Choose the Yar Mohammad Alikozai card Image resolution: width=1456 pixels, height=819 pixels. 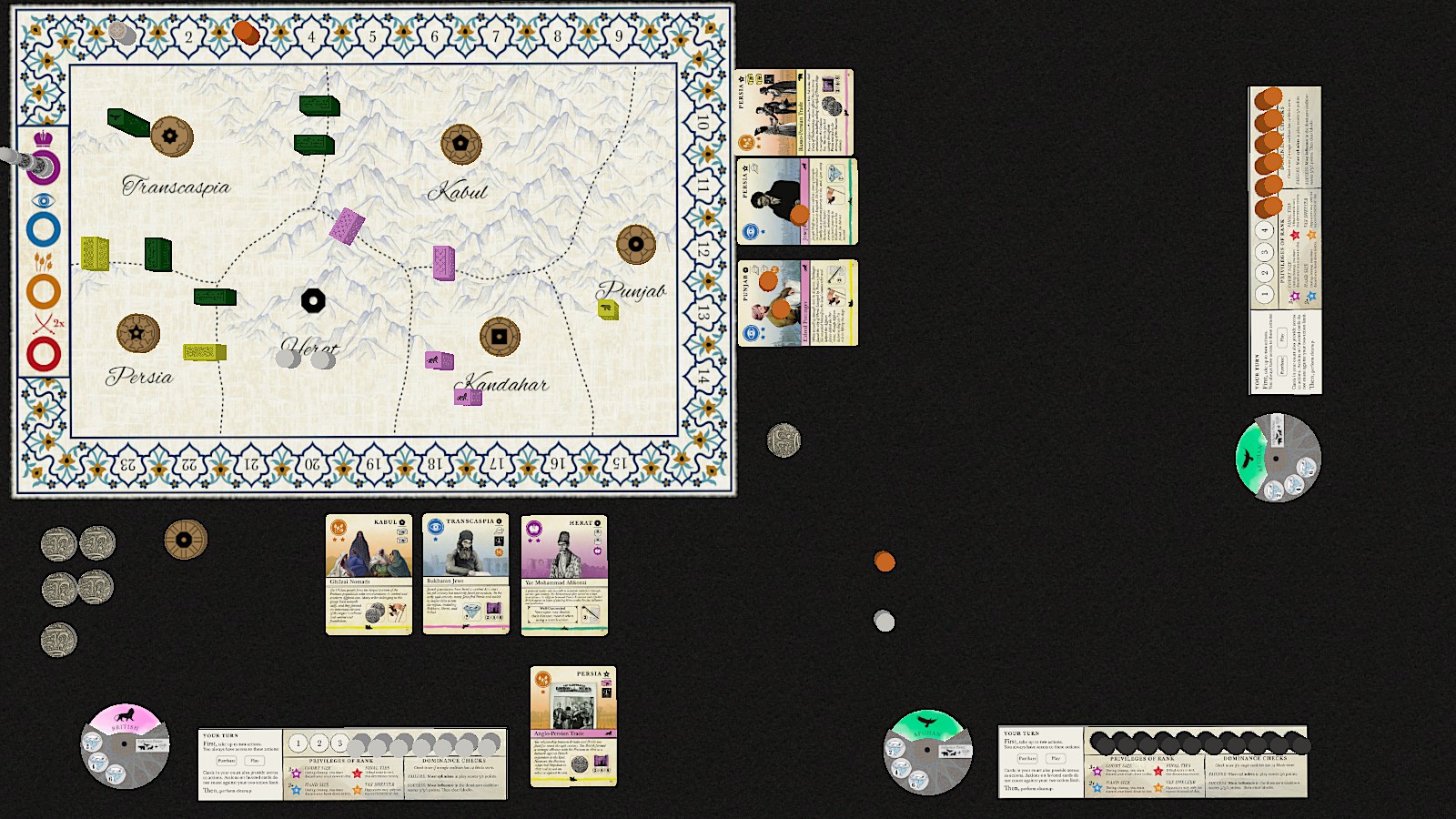[x=564, y=574]
